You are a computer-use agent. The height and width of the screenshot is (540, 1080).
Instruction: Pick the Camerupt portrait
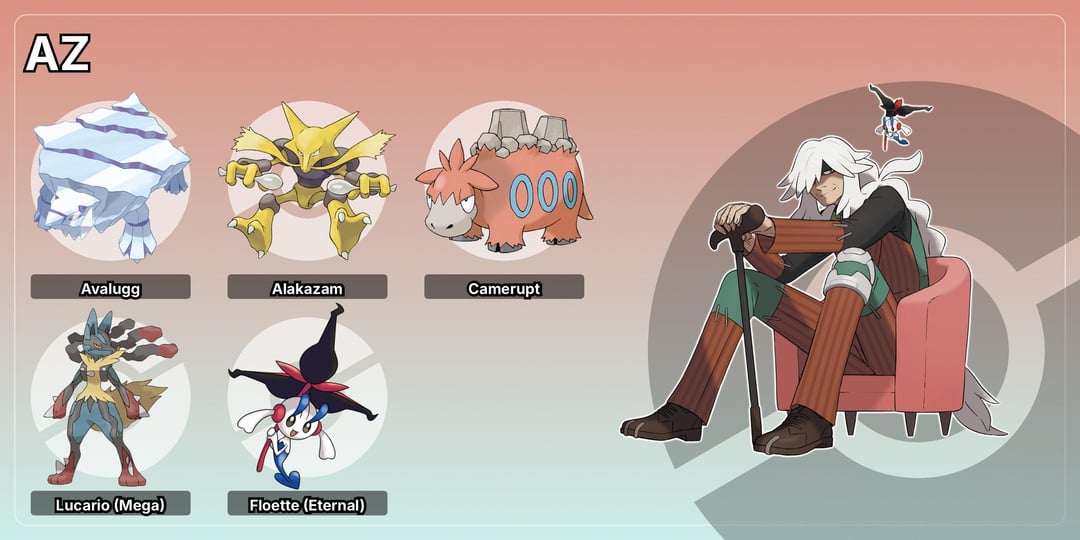(x=503, y=182)
